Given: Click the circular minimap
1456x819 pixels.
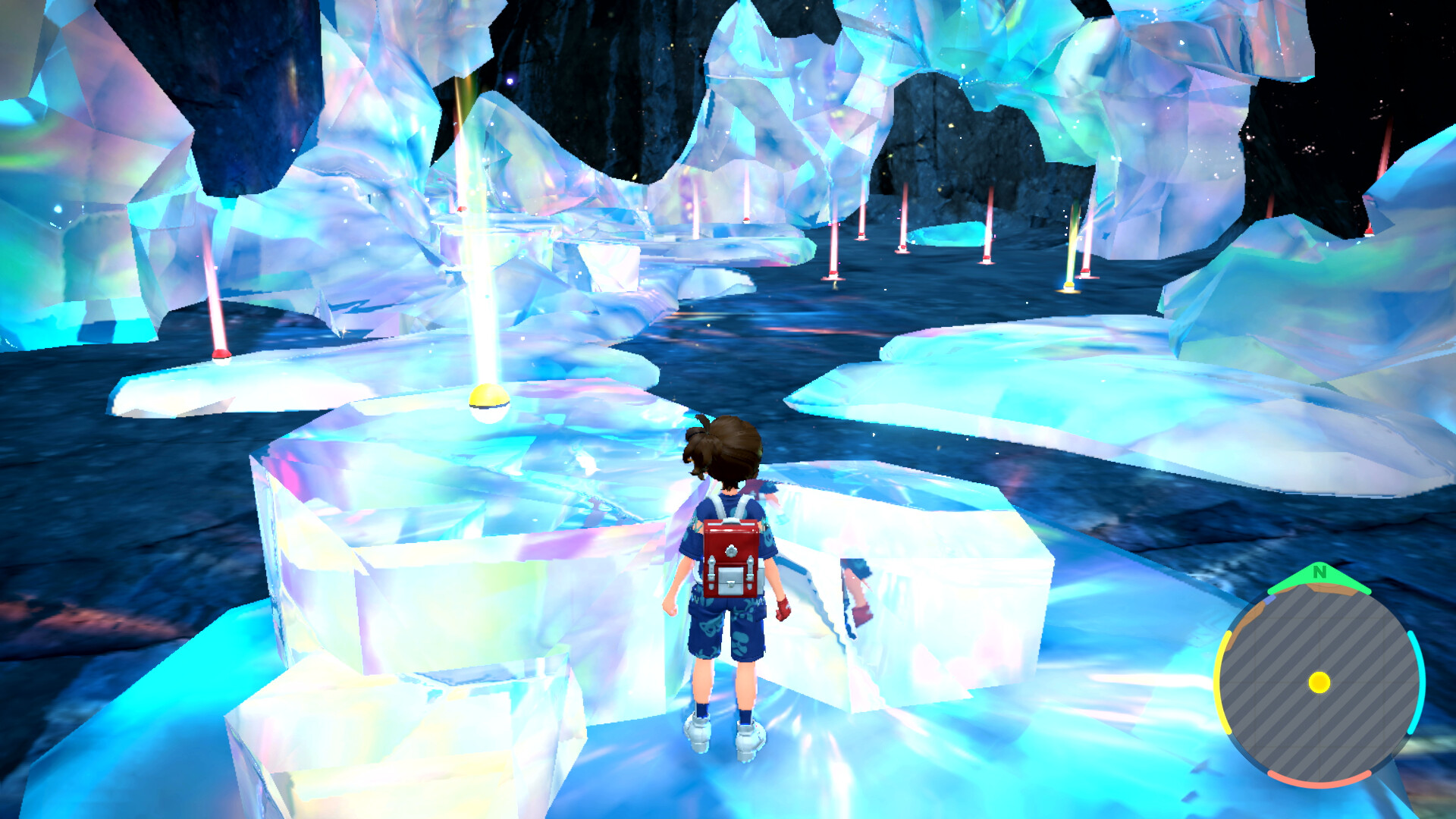Looking at the screenshot, I should pos(1319,682).
